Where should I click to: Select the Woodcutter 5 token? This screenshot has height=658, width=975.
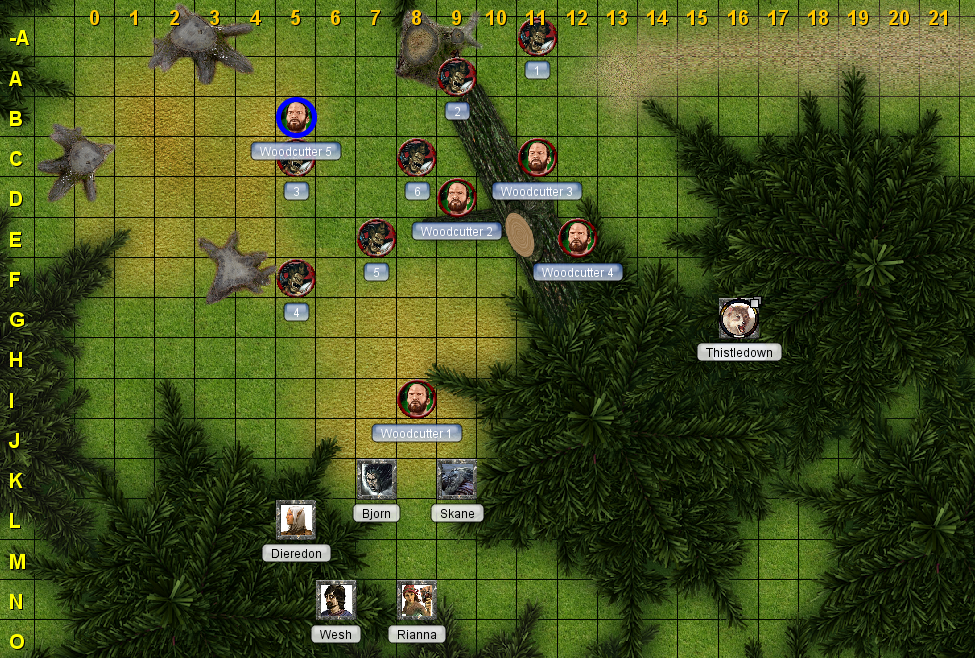tap(296, 118)
